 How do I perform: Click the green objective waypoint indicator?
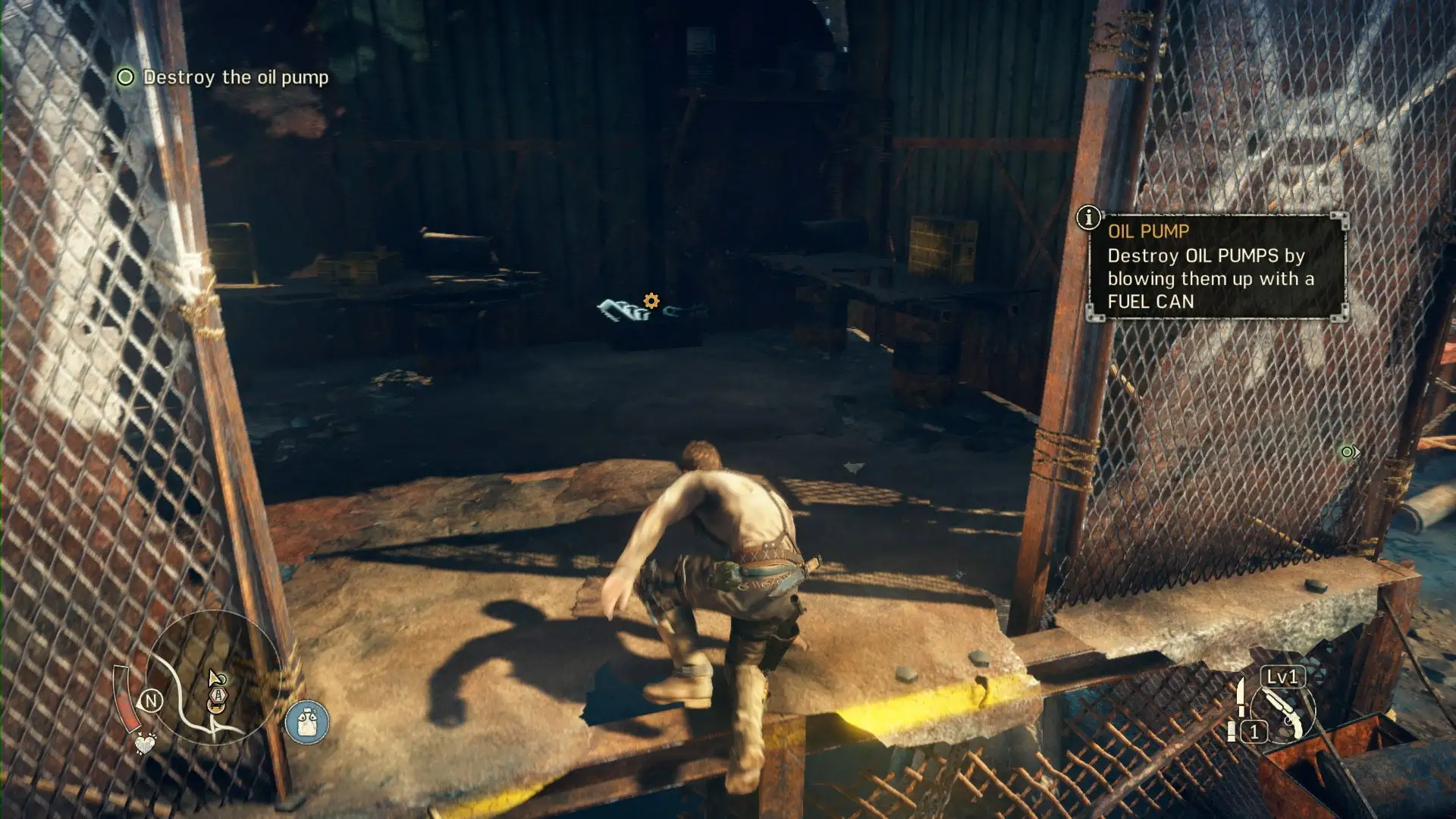tap(1349, 452)
